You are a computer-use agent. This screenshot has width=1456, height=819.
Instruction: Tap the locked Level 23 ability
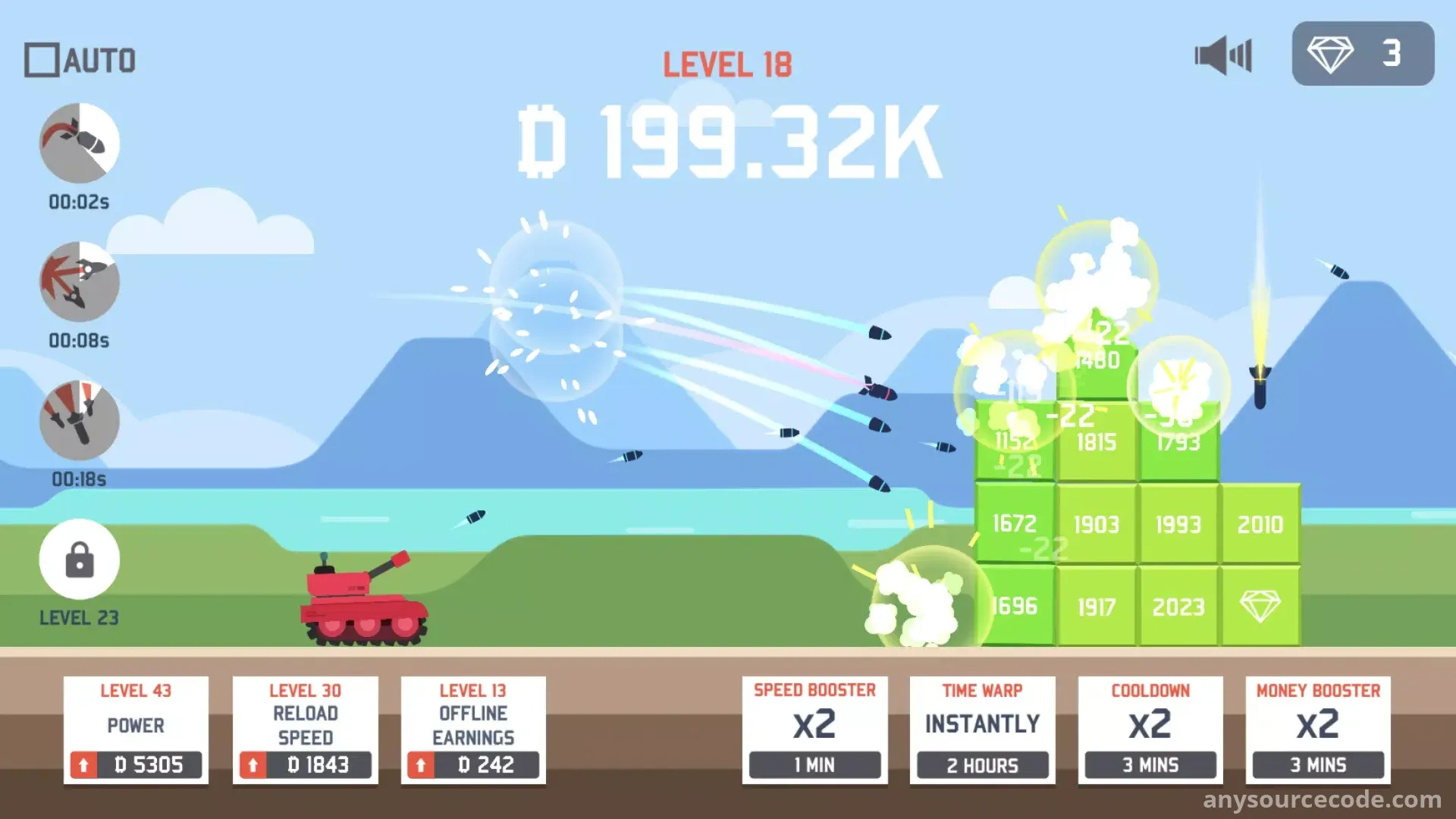point(80,560)
